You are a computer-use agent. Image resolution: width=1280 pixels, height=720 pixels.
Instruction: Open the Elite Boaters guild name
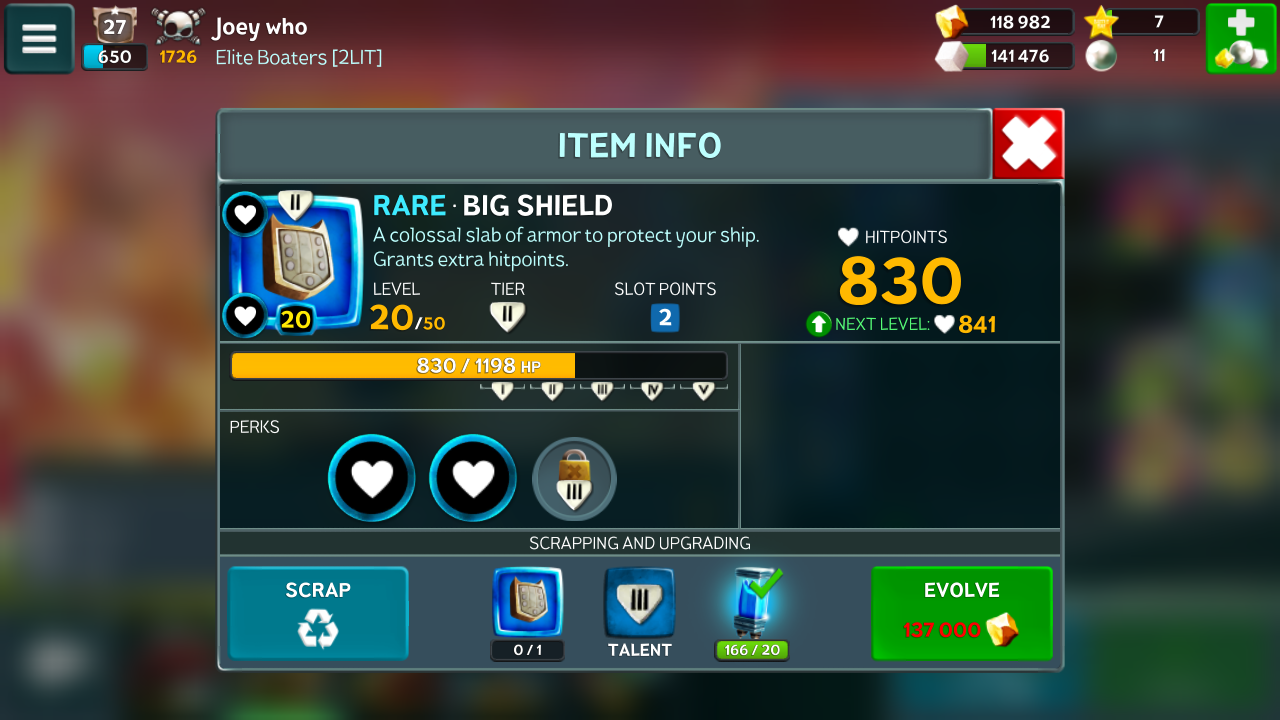(299, 58)
